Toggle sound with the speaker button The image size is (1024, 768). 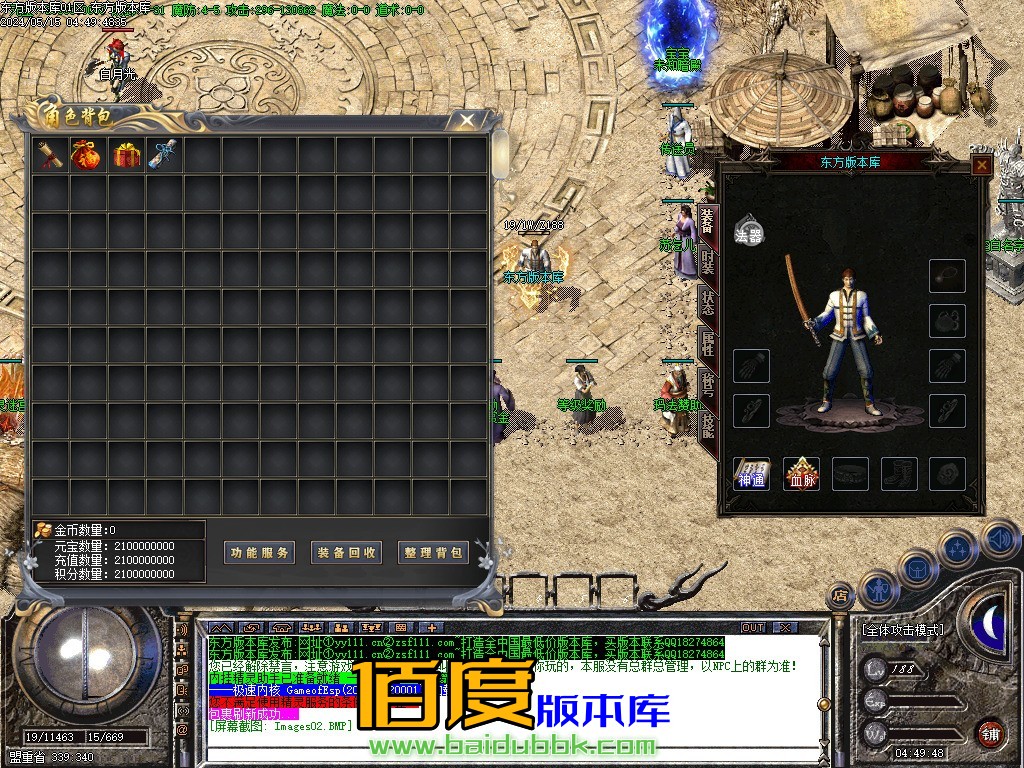coord(999,539)
